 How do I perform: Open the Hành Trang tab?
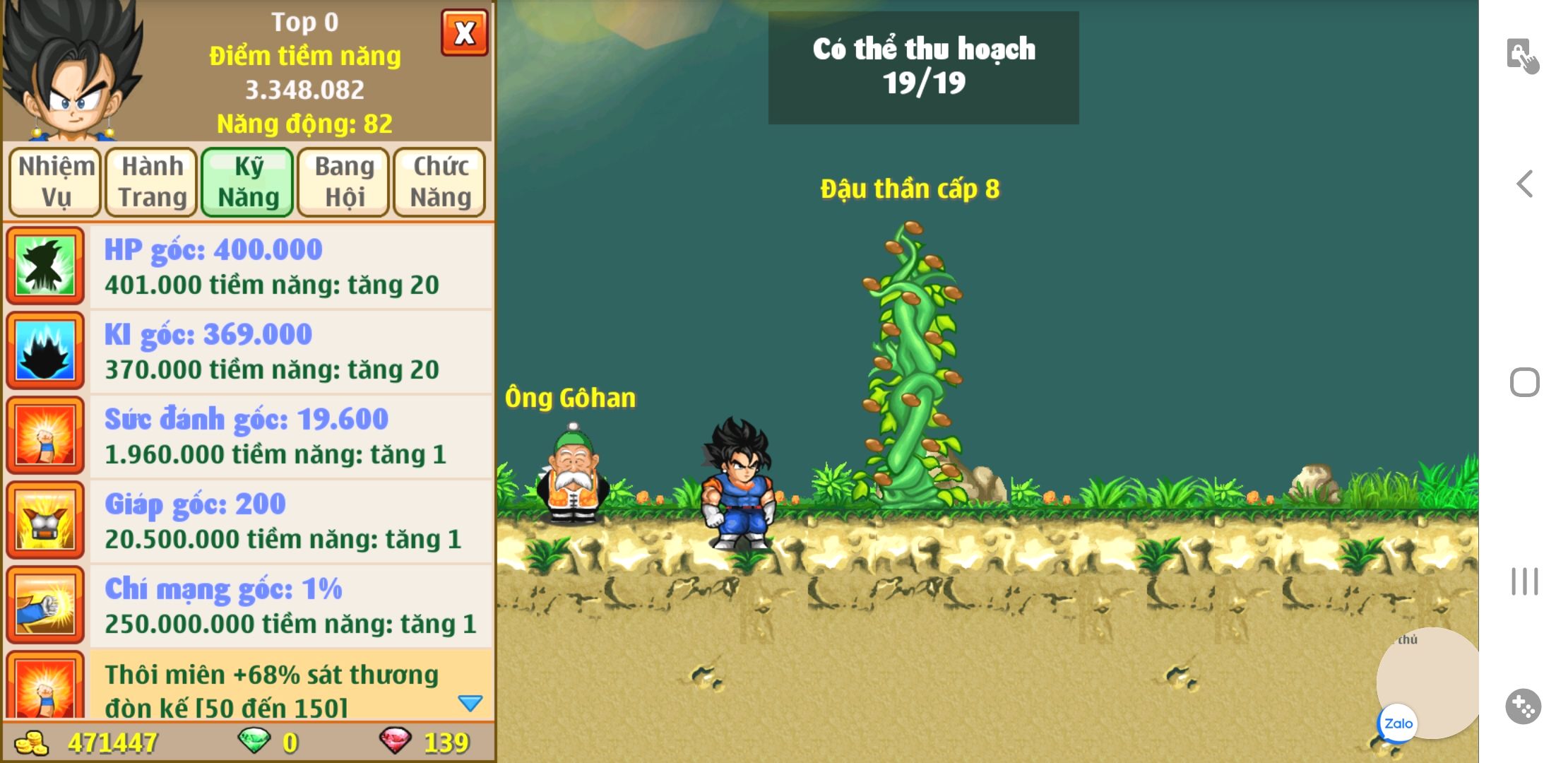point(152,182)
